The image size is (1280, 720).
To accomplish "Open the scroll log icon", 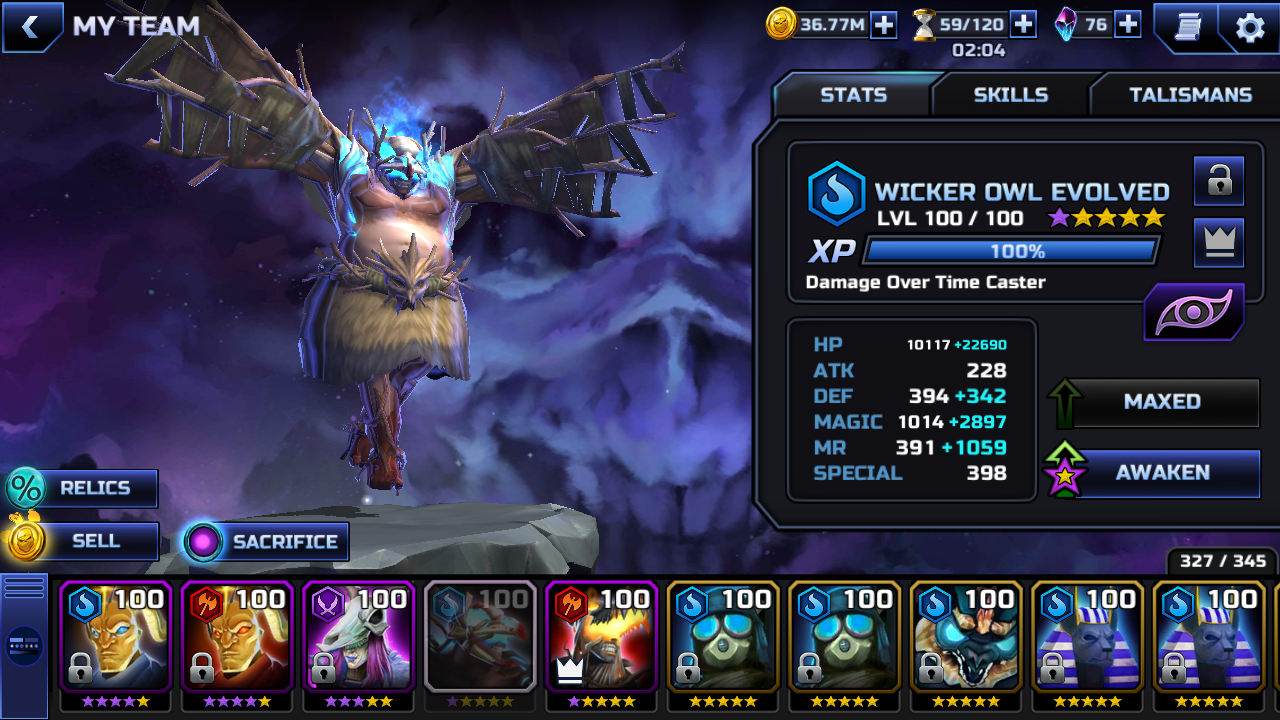I will click(1187, 27).
